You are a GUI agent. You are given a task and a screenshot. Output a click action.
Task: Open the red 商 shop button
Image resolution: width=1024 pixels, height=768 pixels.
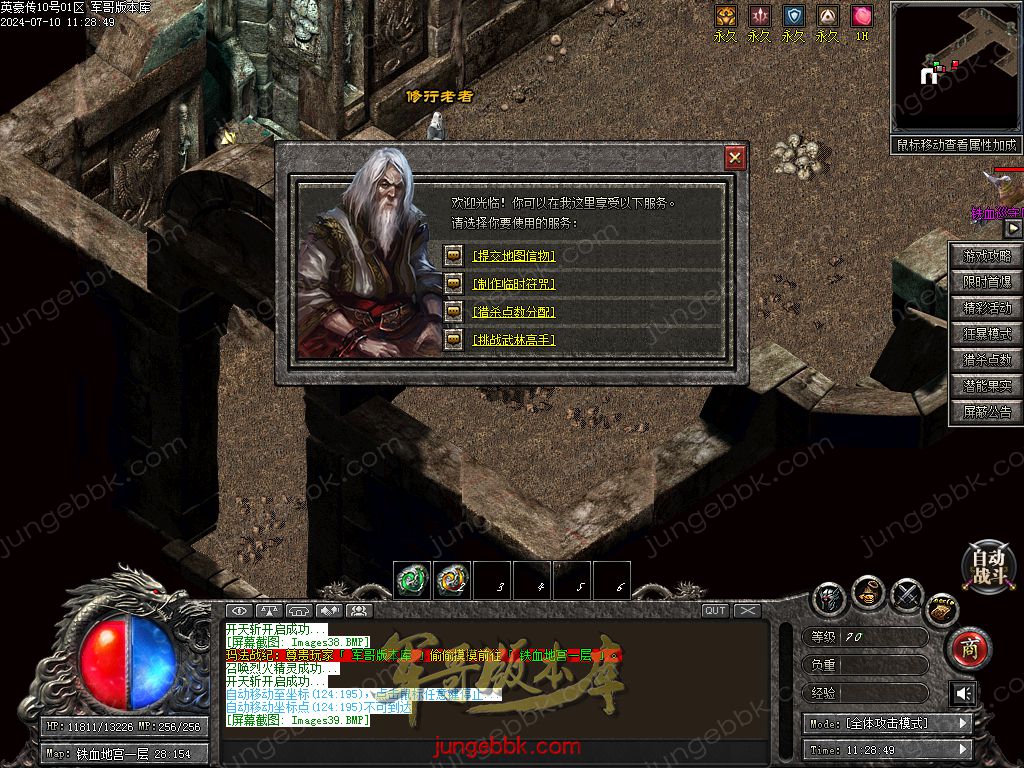968,649
